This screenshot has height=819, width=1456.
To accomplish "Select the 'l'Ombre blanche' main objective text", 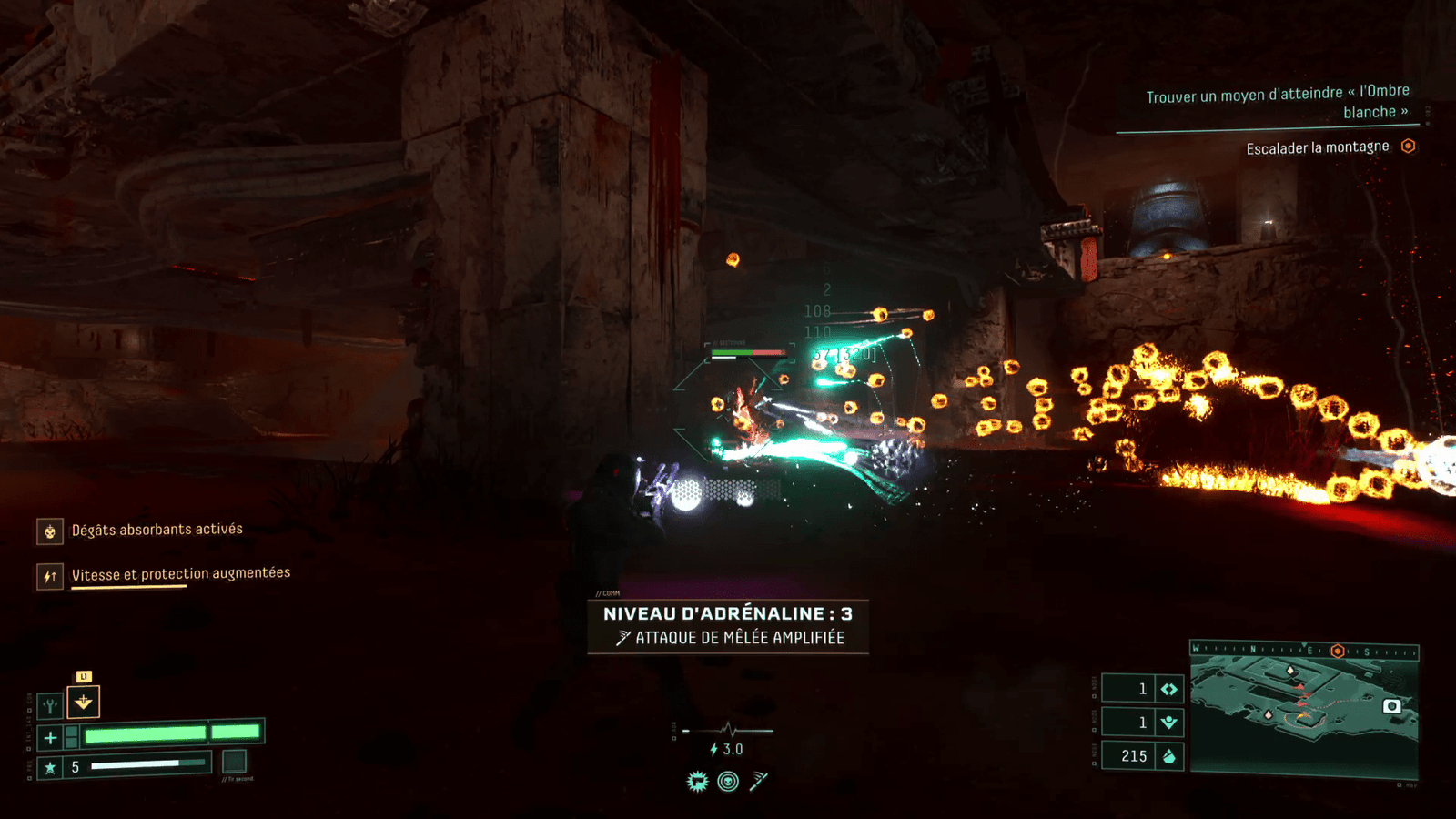I will 1278,101.
